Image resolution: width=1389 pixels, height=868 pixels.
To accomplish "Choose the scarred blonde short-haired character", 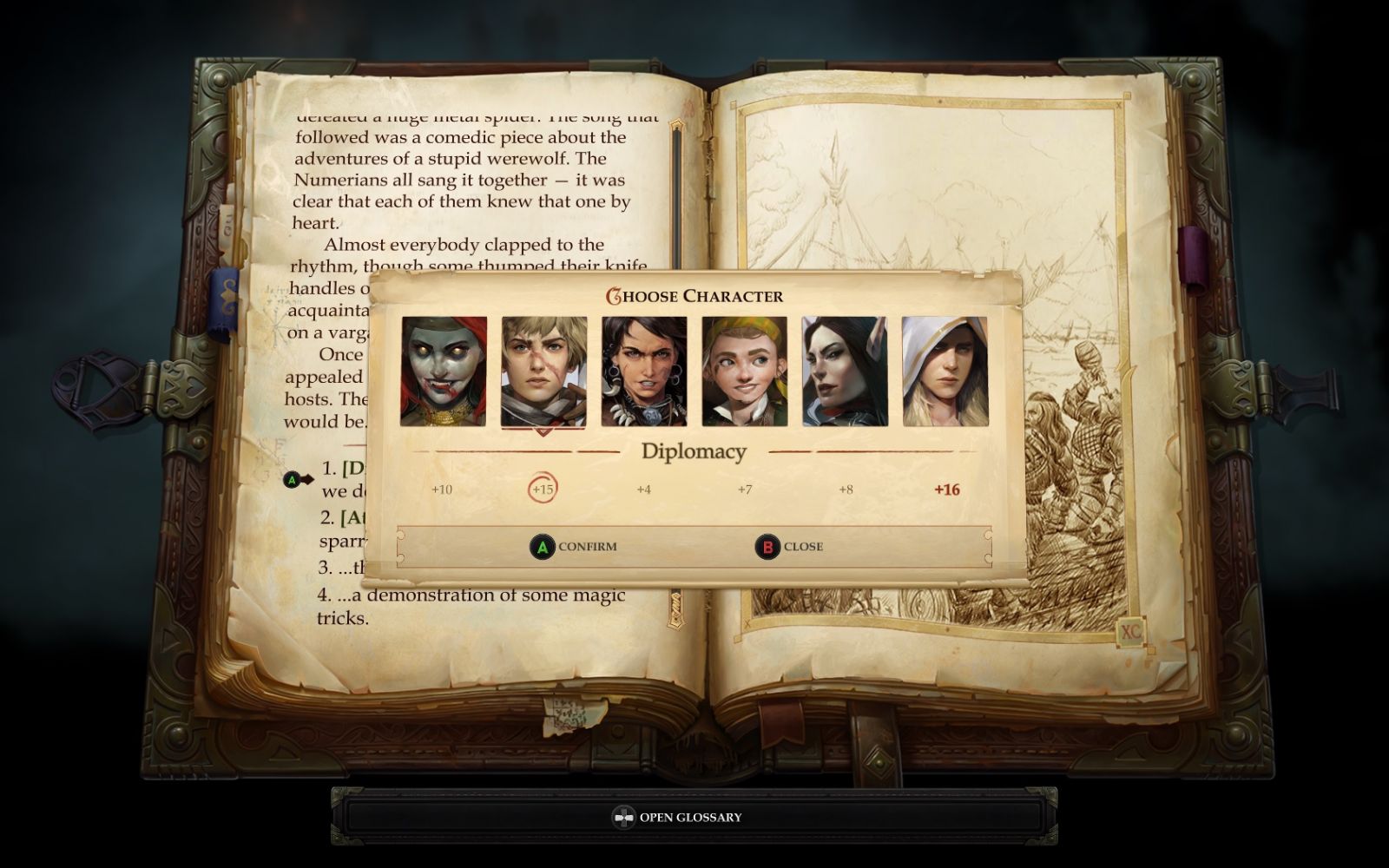I will click(x=543, y=372).
